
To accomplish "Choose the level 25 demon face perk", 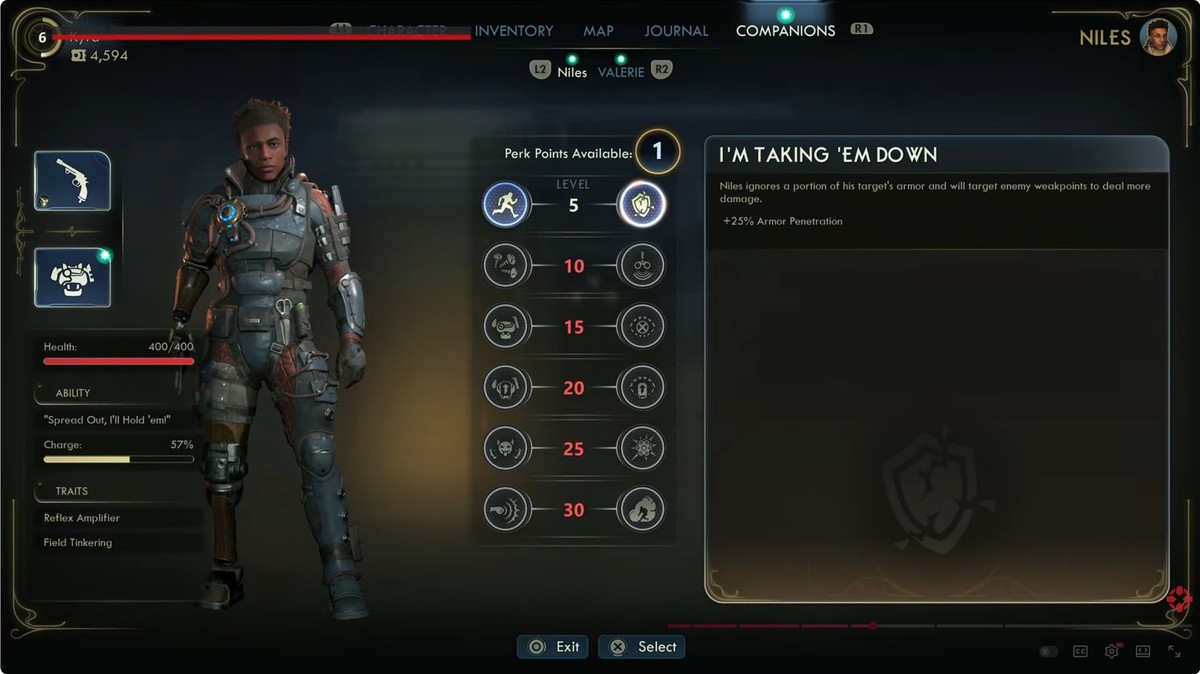I will 506,448.
